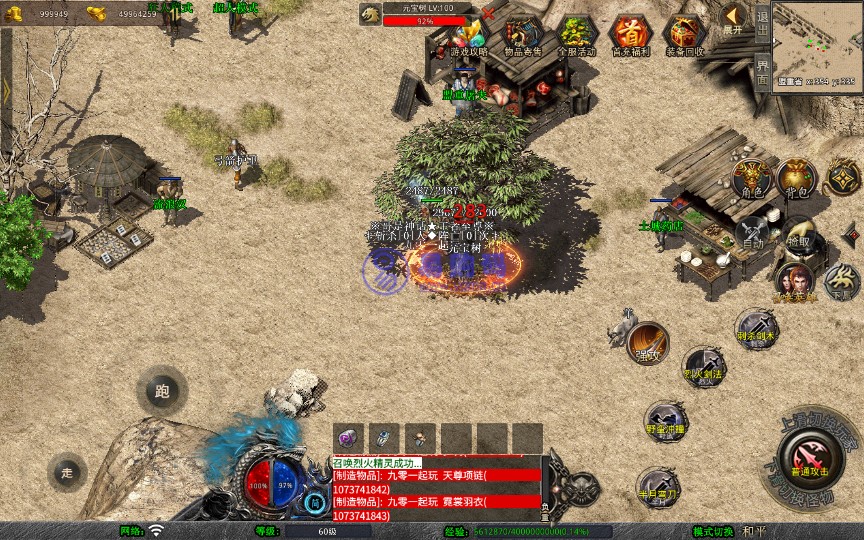The width and height of the screenshot is (864, 540).
Task: Switch to 走 walk movement mode
Action: point(68,470)
